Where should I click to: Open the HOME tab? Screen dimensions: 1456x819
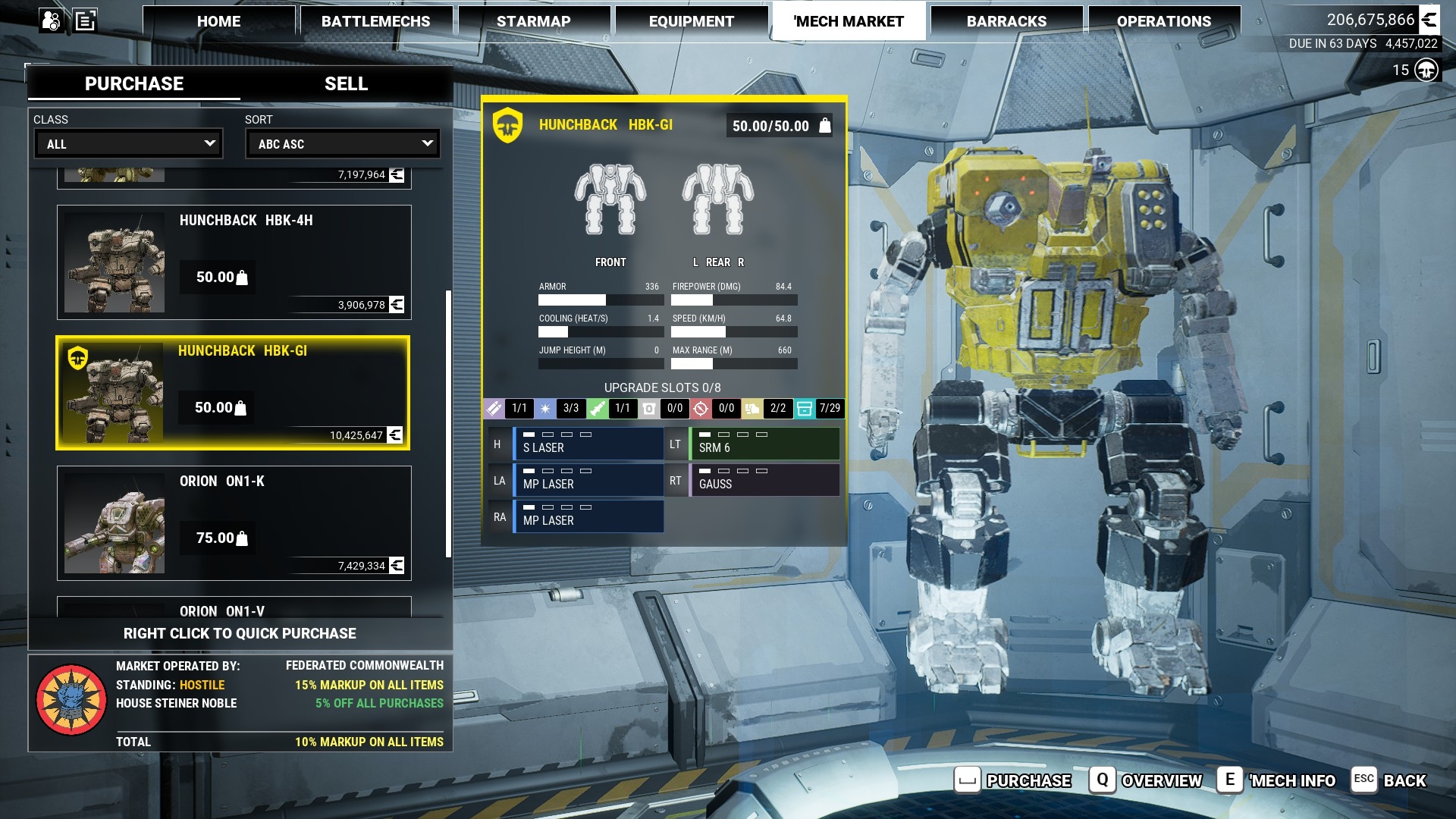coord(218,21)
